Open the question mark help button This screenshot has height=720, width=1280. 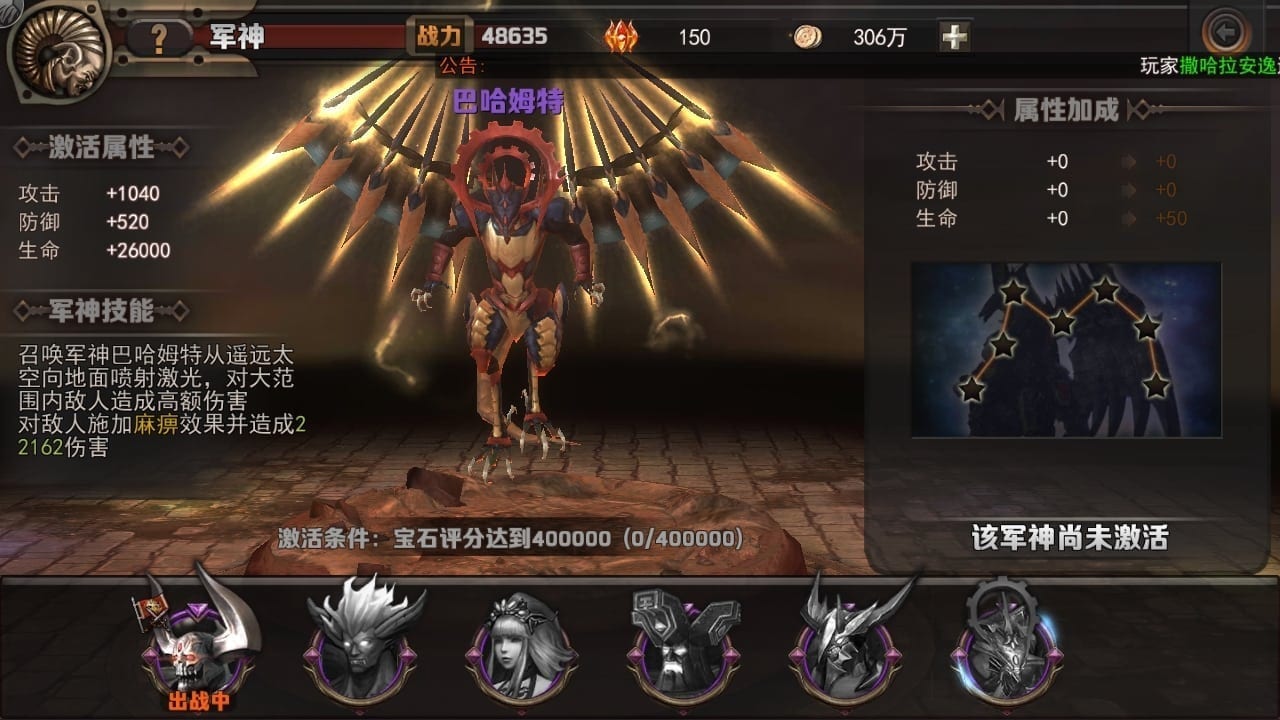pyautogui.click(x=158, y=38)
